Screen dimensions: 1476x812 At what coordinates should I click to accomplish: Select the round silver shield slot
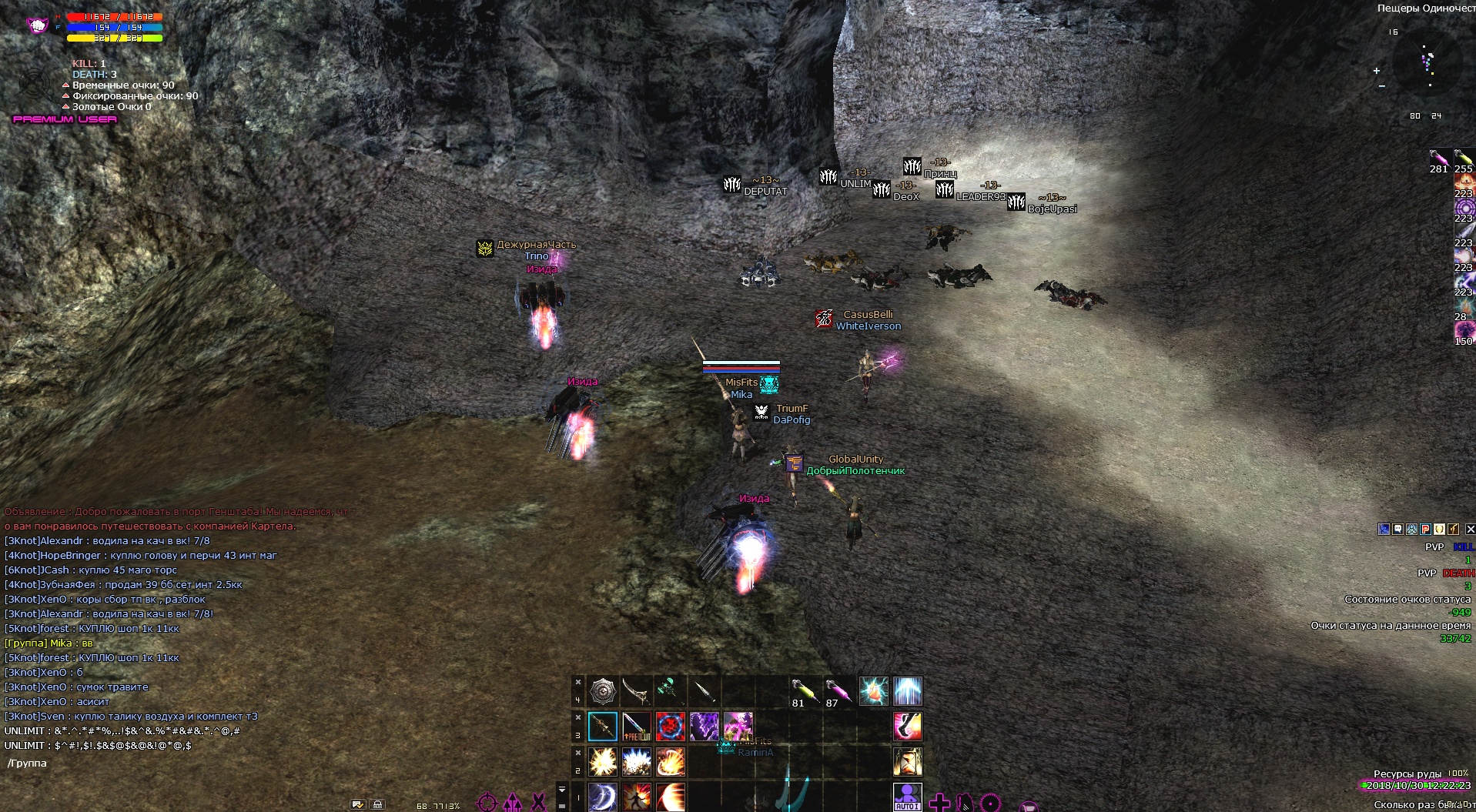603,691
